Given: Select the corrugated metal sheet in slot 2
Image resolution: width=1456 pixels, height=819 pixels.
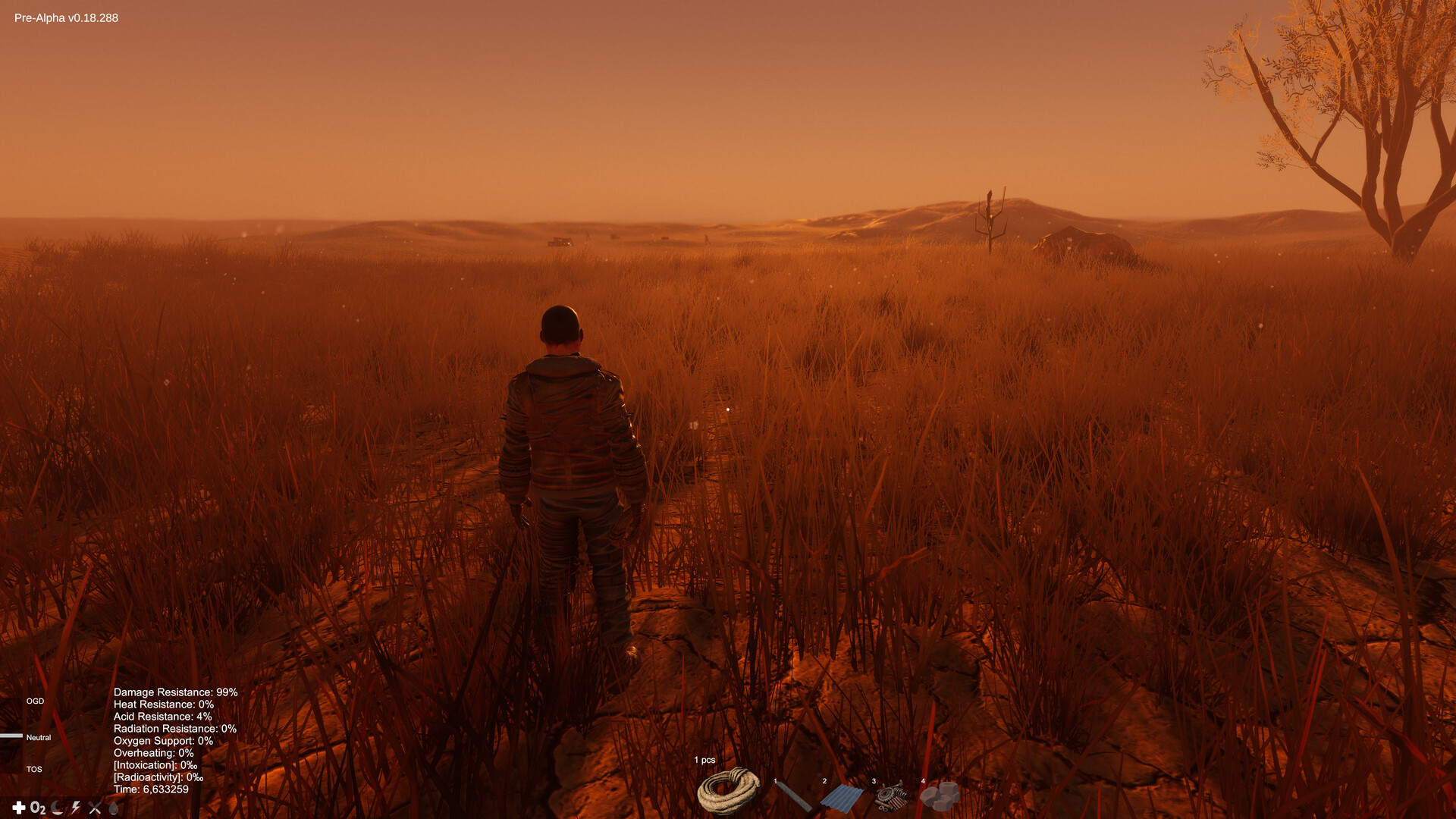Looking at the screenshot, I should (x=843, y=796).
